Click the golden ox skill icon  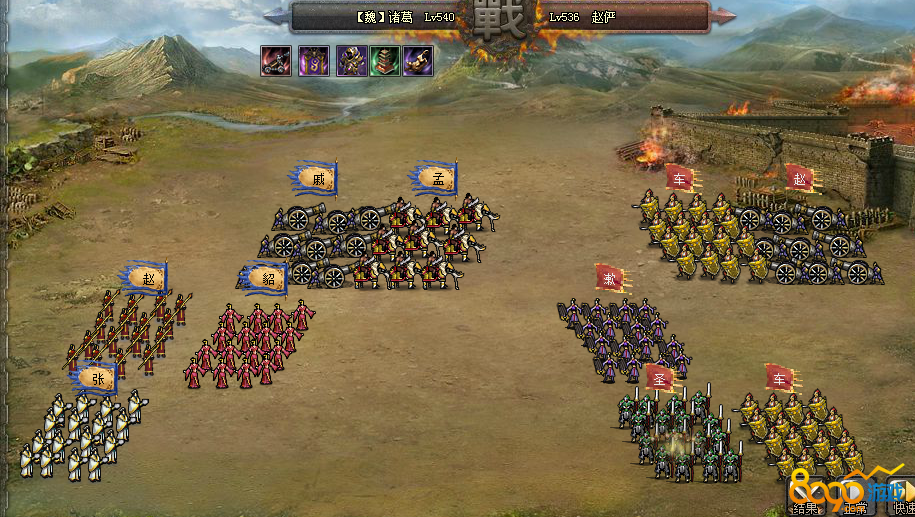418,61
